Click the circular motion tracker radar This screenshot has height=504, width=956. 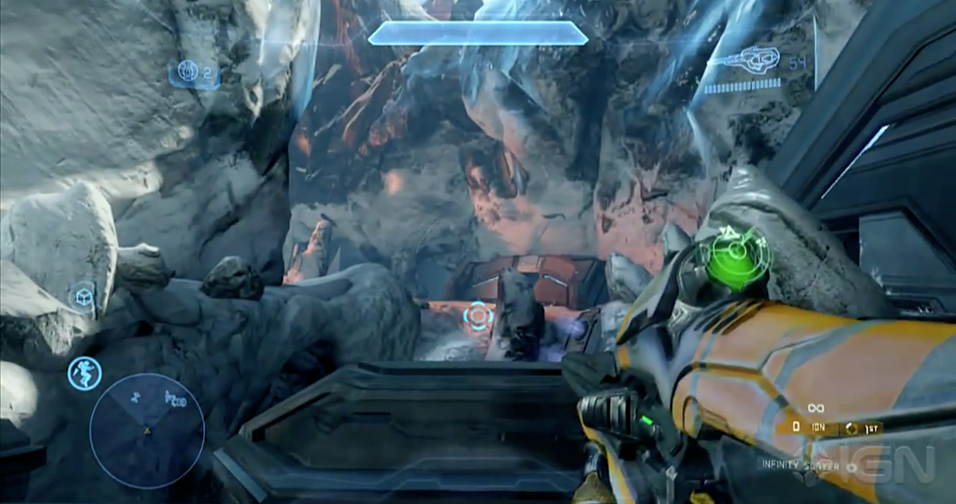click(x=147, y=430)
